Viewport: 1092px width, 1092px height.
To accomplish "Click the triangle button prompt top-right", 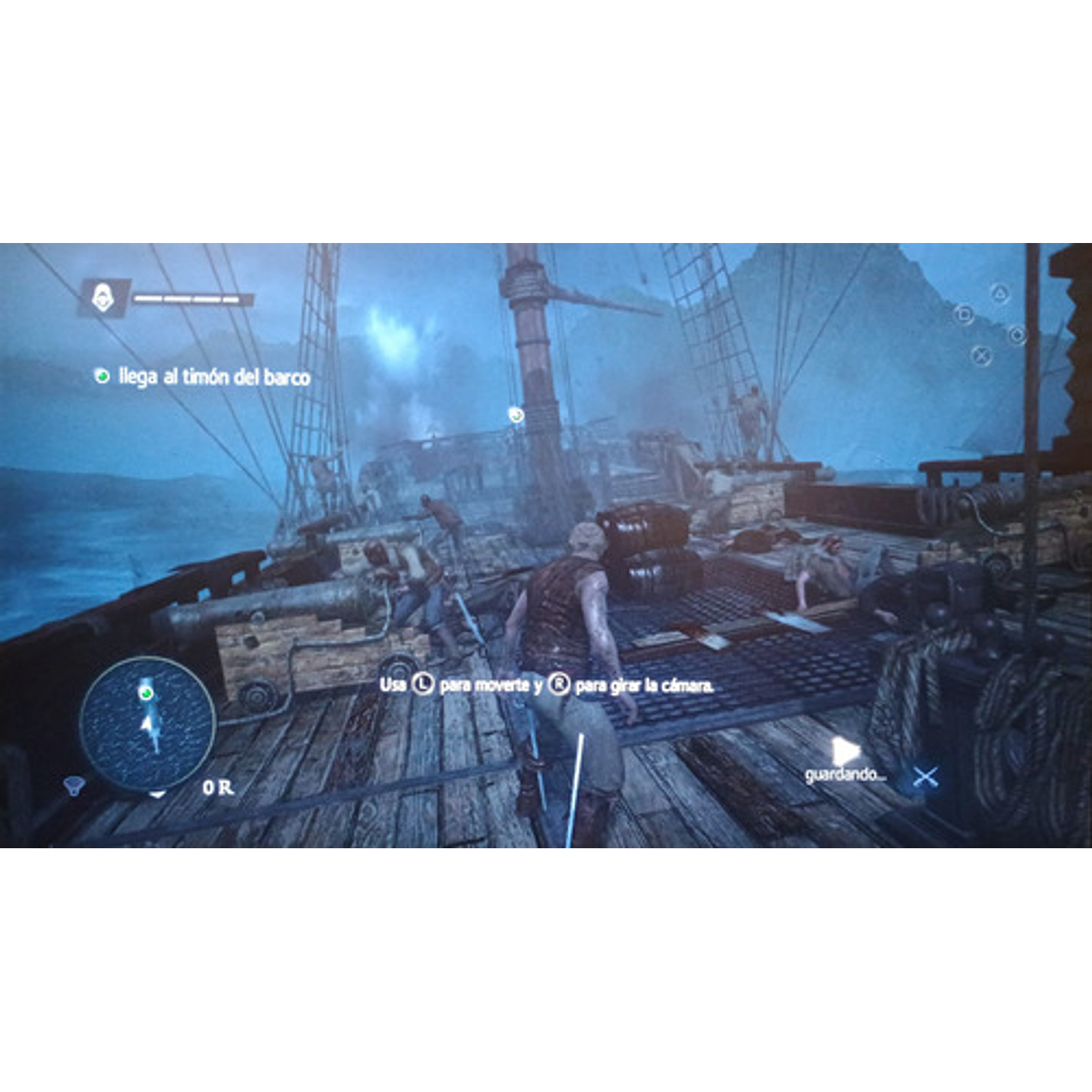I will tap(1000, 292).
